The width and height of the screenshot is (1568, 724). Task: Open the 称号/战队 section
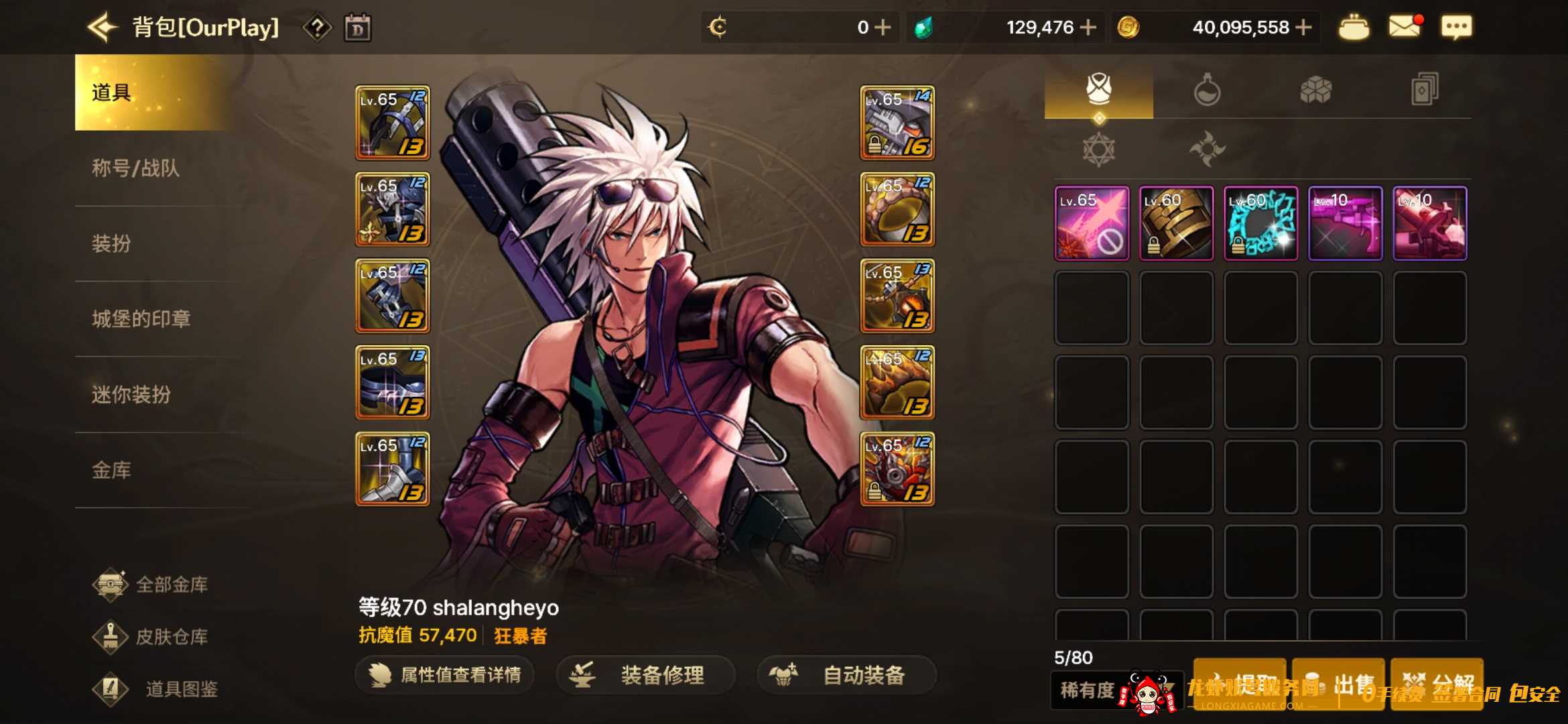pyautogui.click(x=136, y=168)
